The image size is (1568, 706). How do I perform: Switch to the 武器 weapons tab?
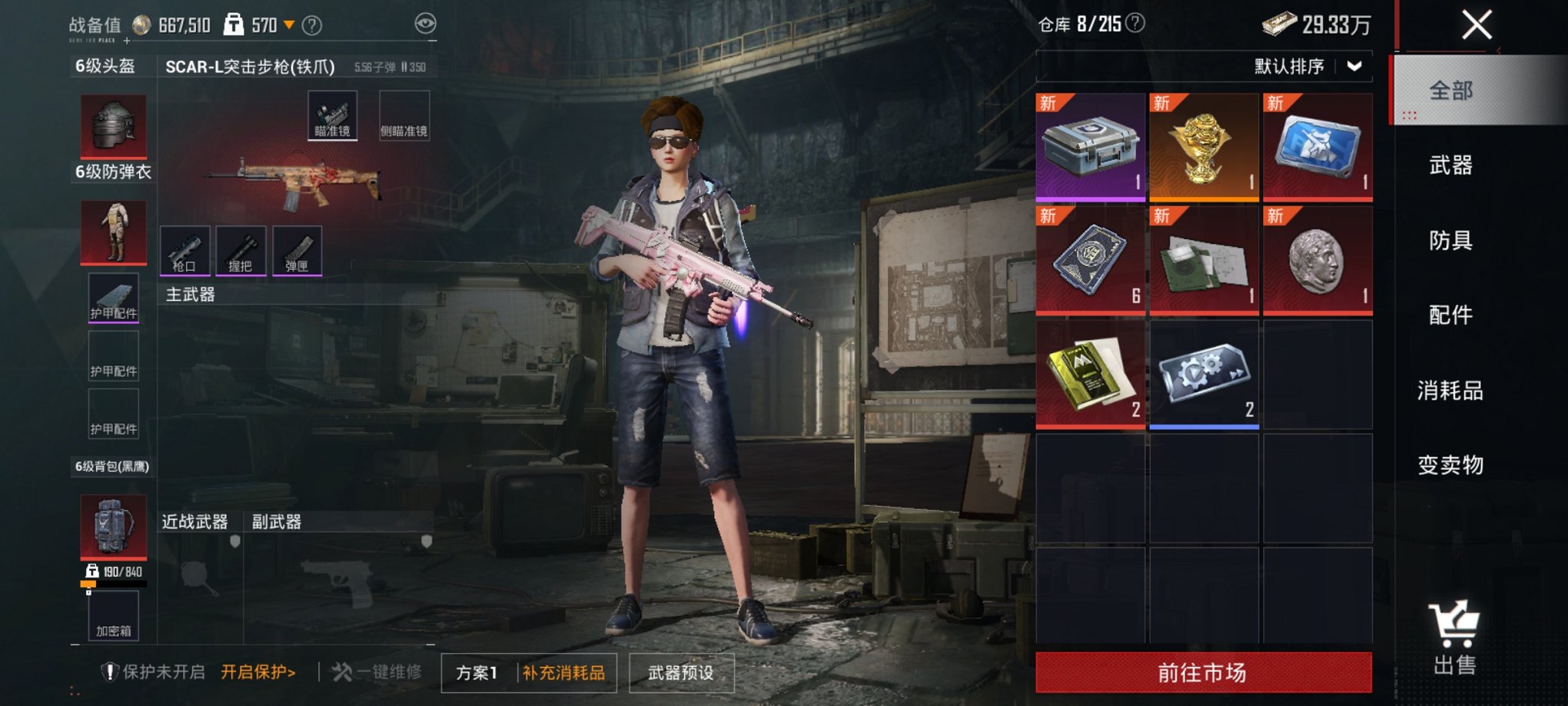coord(1450,166)
